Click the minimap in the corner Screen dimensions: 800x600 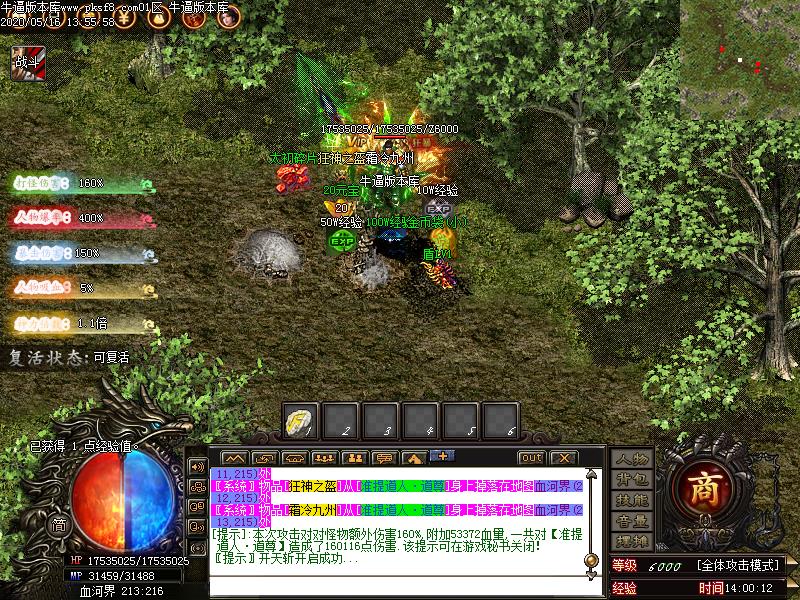click(x=740, y=59)
